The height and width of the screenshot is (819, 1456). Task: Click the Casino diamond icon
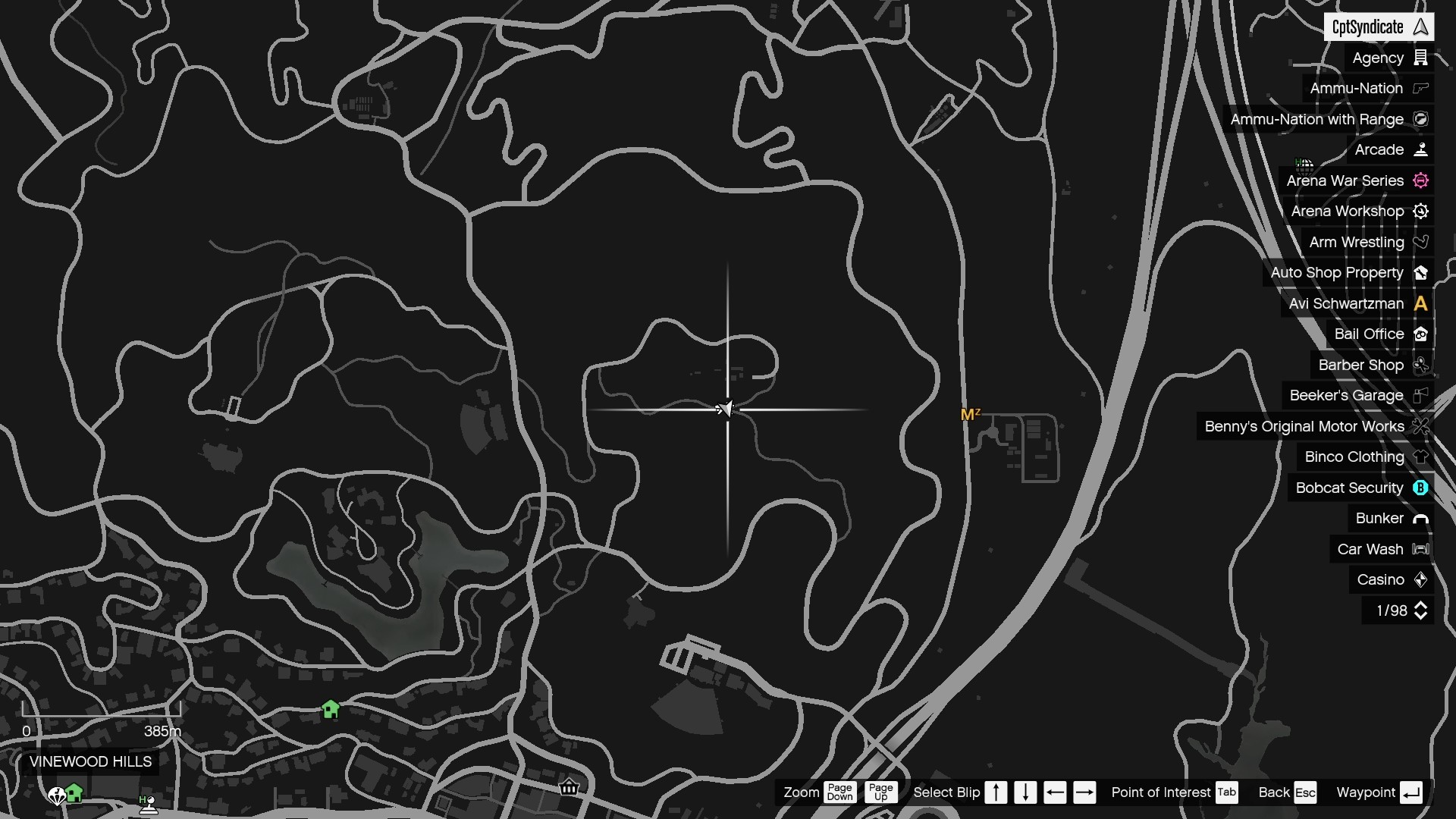point(1421,579)
